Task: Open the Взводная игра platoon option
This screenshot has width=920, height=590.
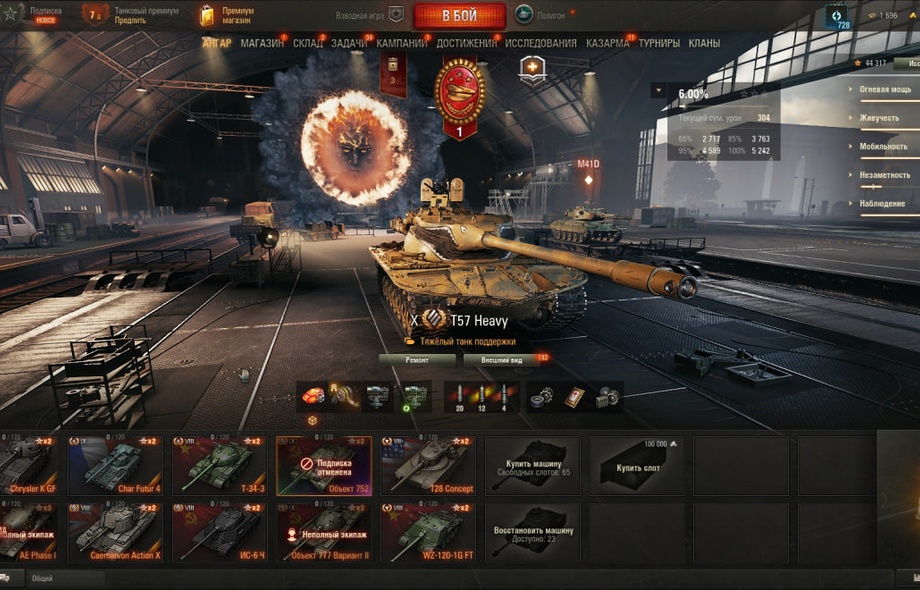Action: pyautogui.click(x=370, y=15)
